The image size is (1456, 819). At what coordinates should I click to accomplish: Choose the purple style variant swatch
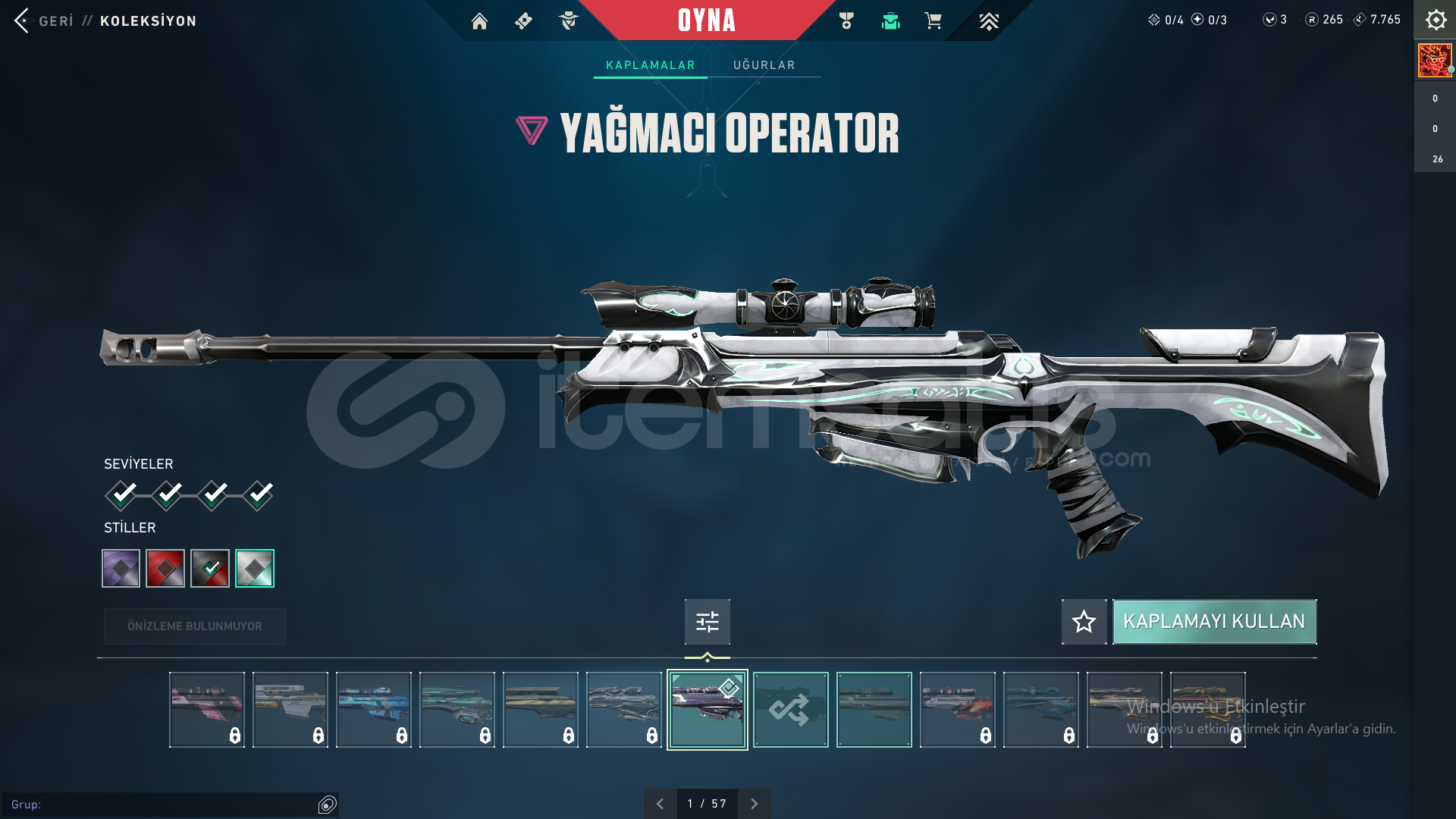click(x=121, y=568)
